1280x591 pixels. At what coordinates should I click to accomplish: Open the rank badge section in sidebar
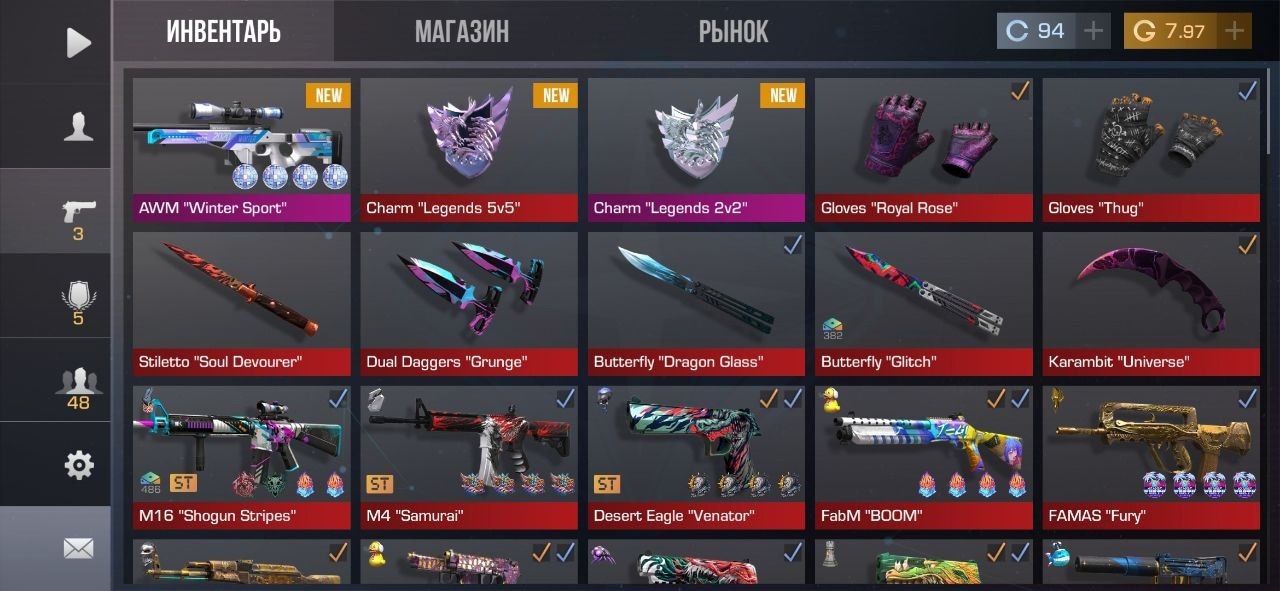point(78,300)
